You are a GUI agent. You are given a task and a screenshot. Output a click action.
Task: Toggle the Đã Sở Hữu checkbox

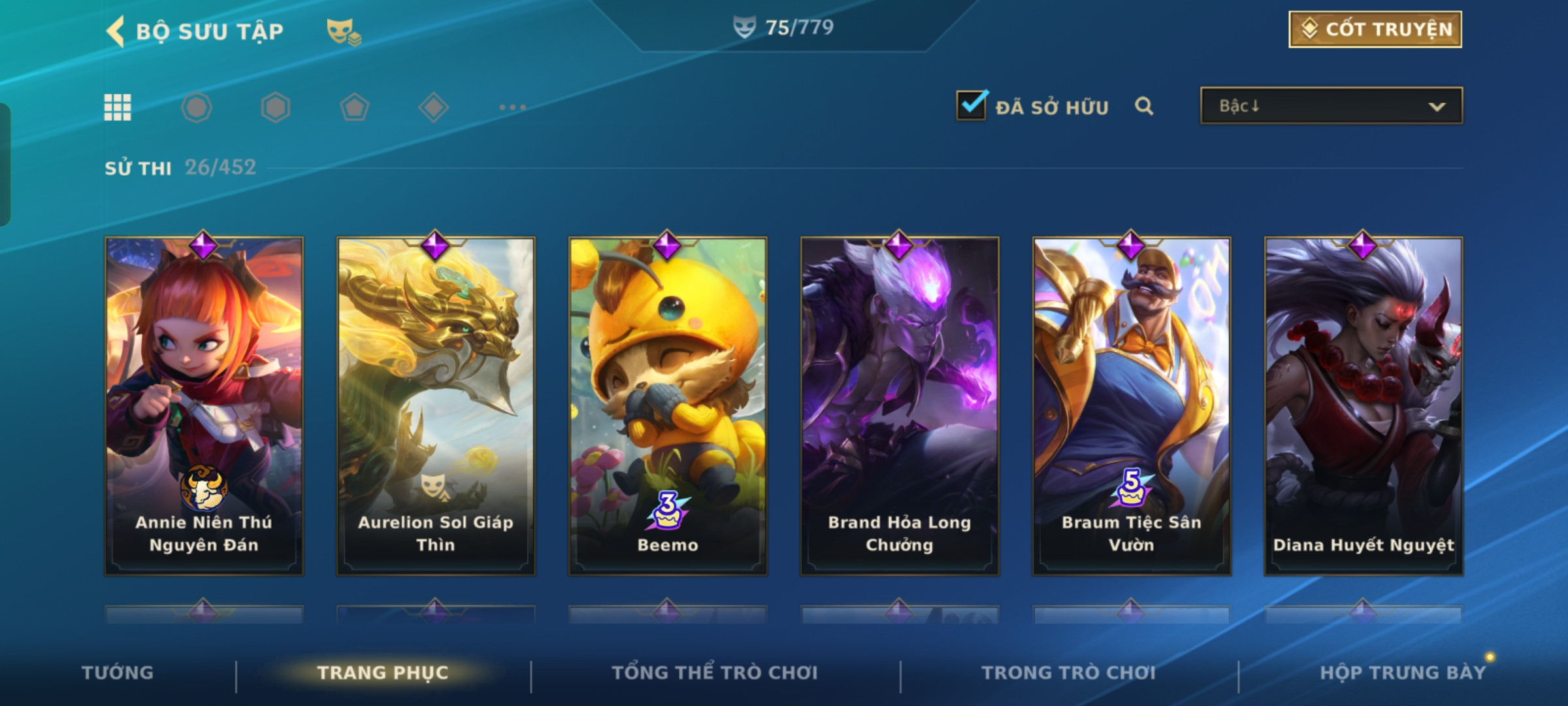pyautogui.click(x=971, y=106)
